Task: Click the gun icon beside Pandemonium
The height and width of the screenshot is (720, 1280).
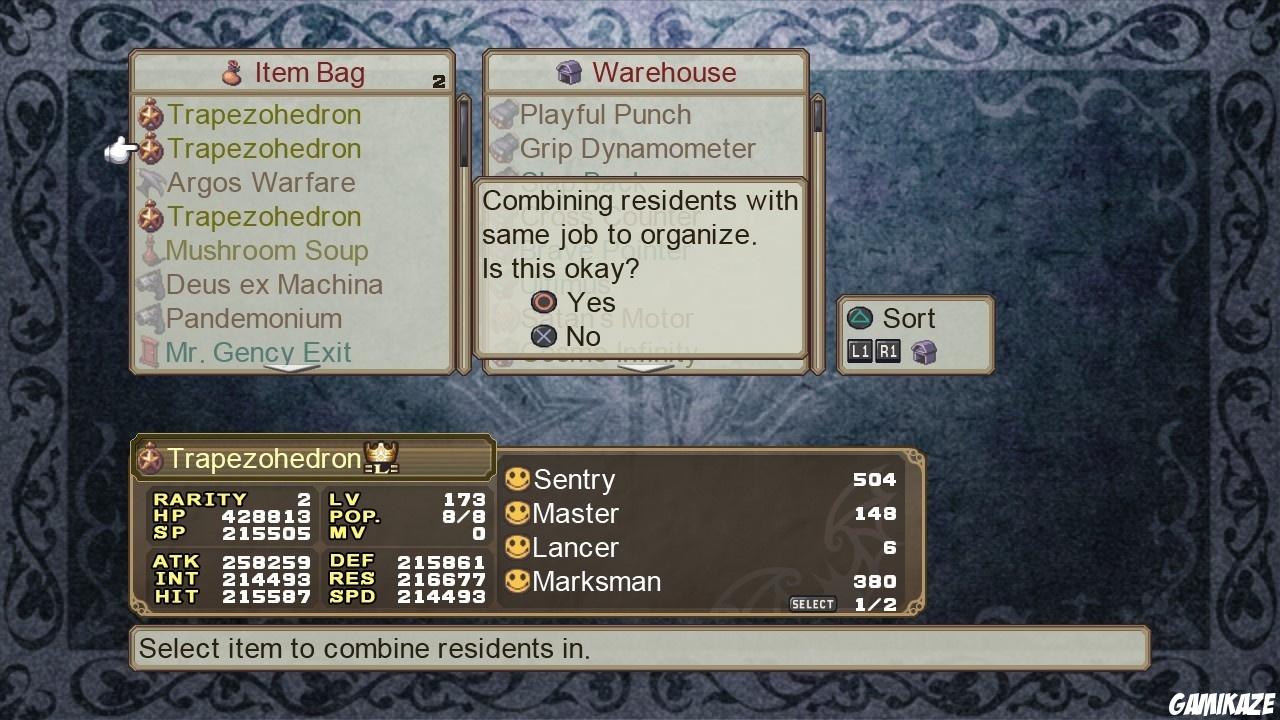Action: click(150, 318)
